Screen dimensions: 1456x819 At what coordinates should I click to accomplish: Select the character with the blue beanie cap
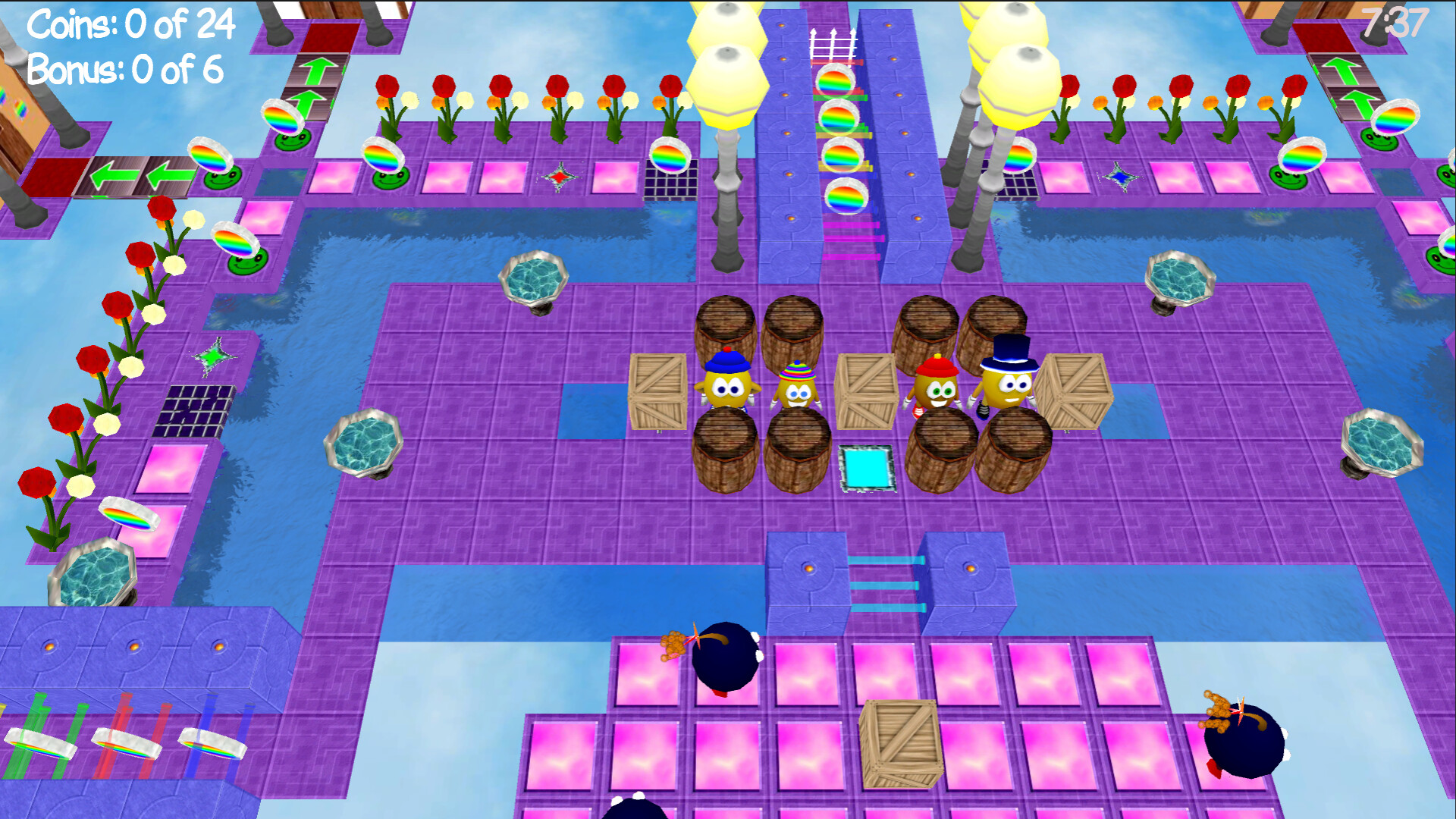pos(729,387)
